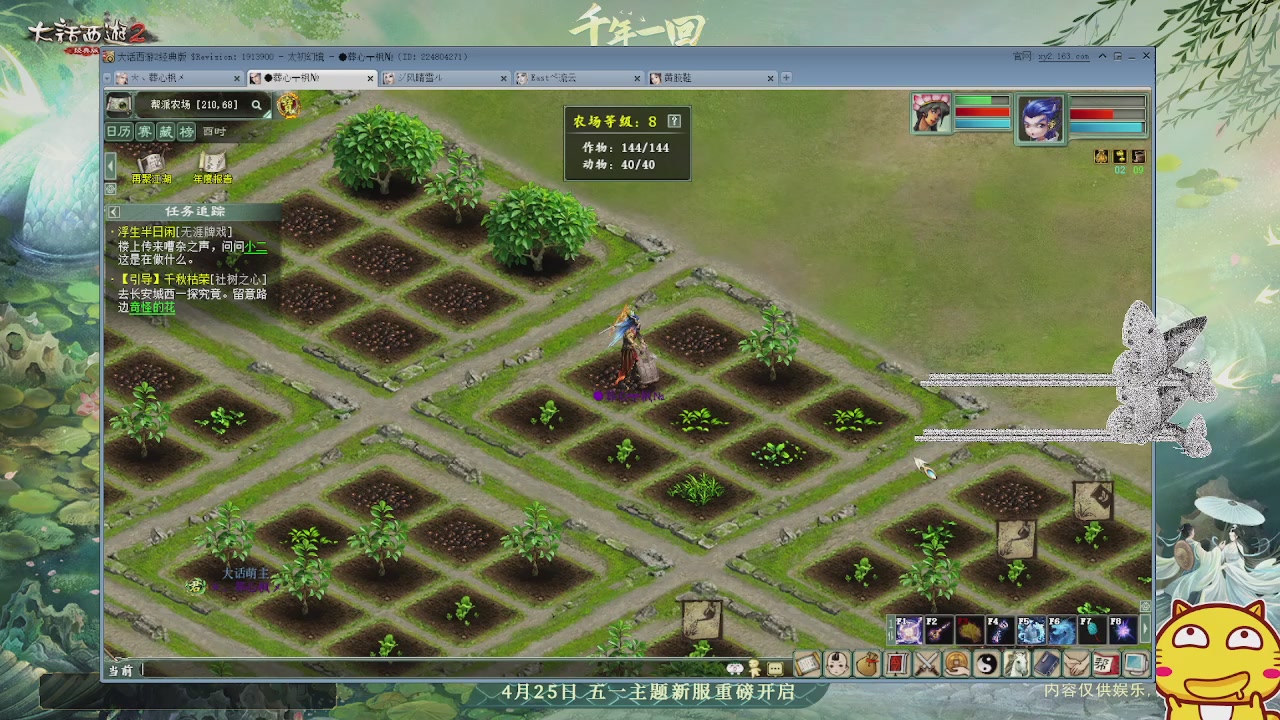This screenshot has width=1280, height=720.
Task: Open the computer monitor system icon
Action: pyautogui.click(x=1137, y=665)
